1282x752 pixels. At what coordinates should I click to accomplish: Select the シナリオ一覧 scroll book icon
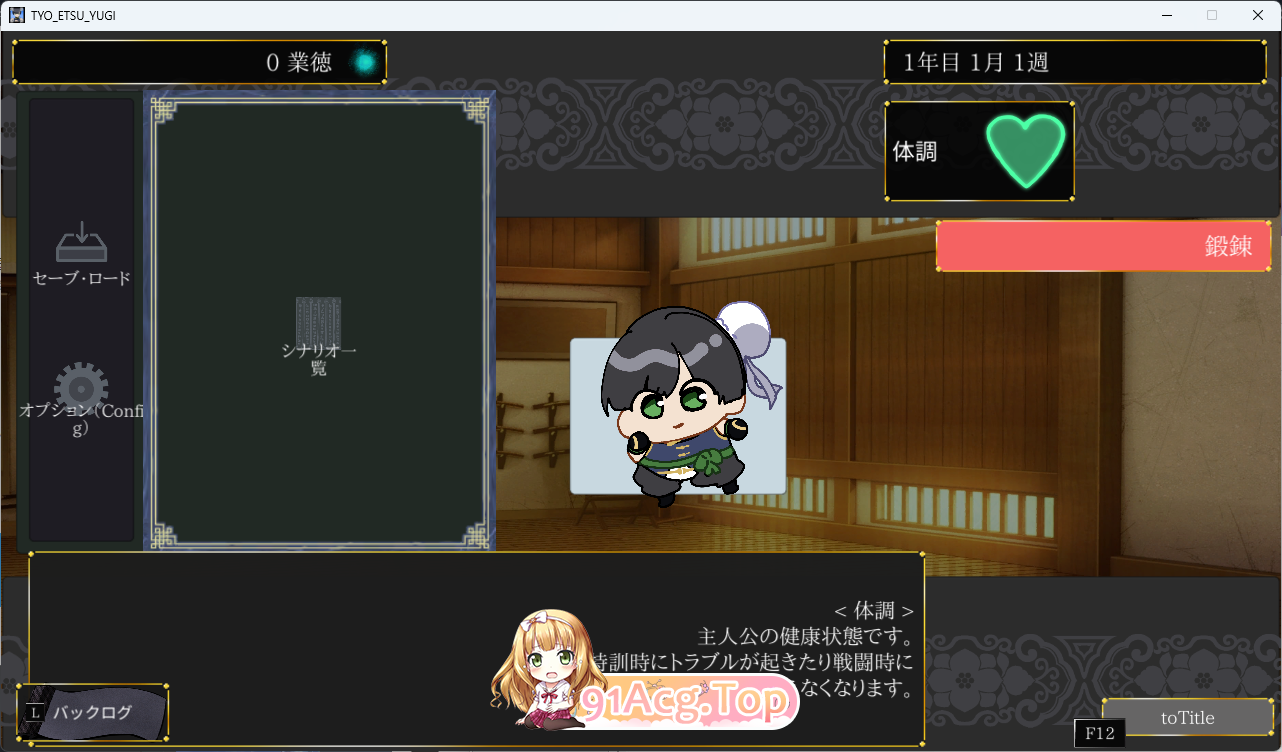tap(318, 330)
